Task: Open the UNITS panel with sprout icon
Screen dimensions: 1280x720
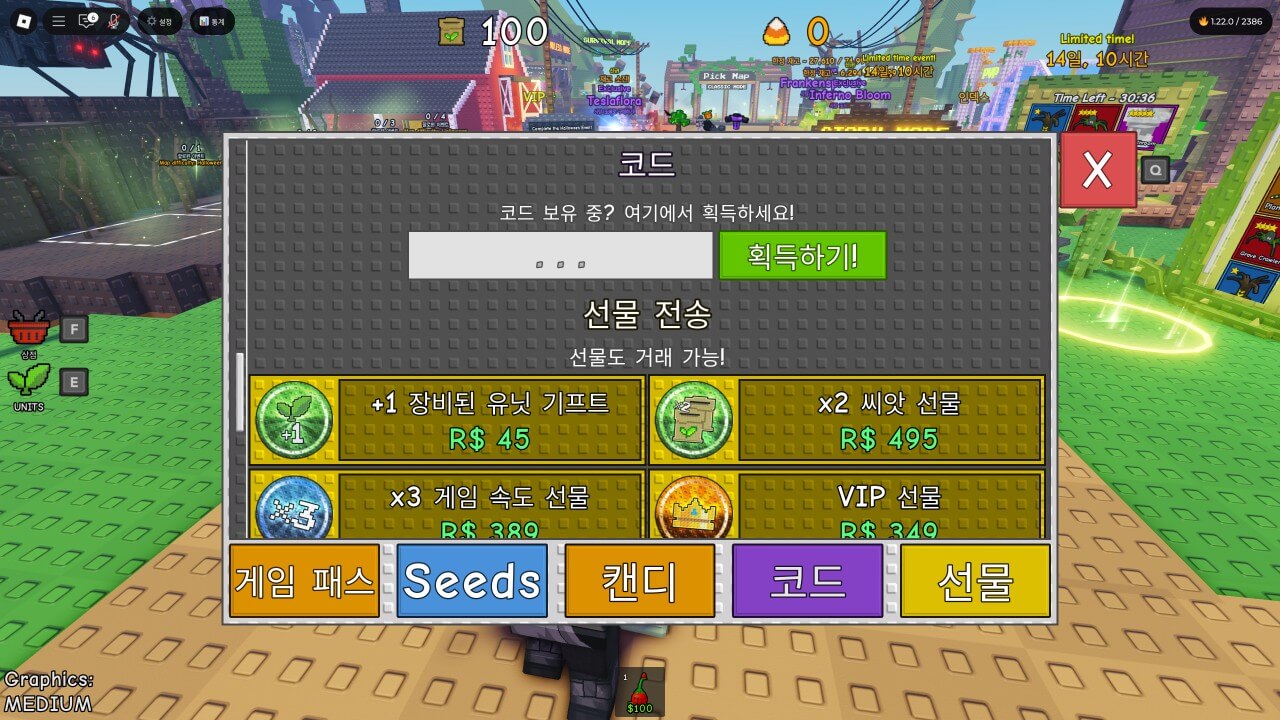Action: [30, 380]
